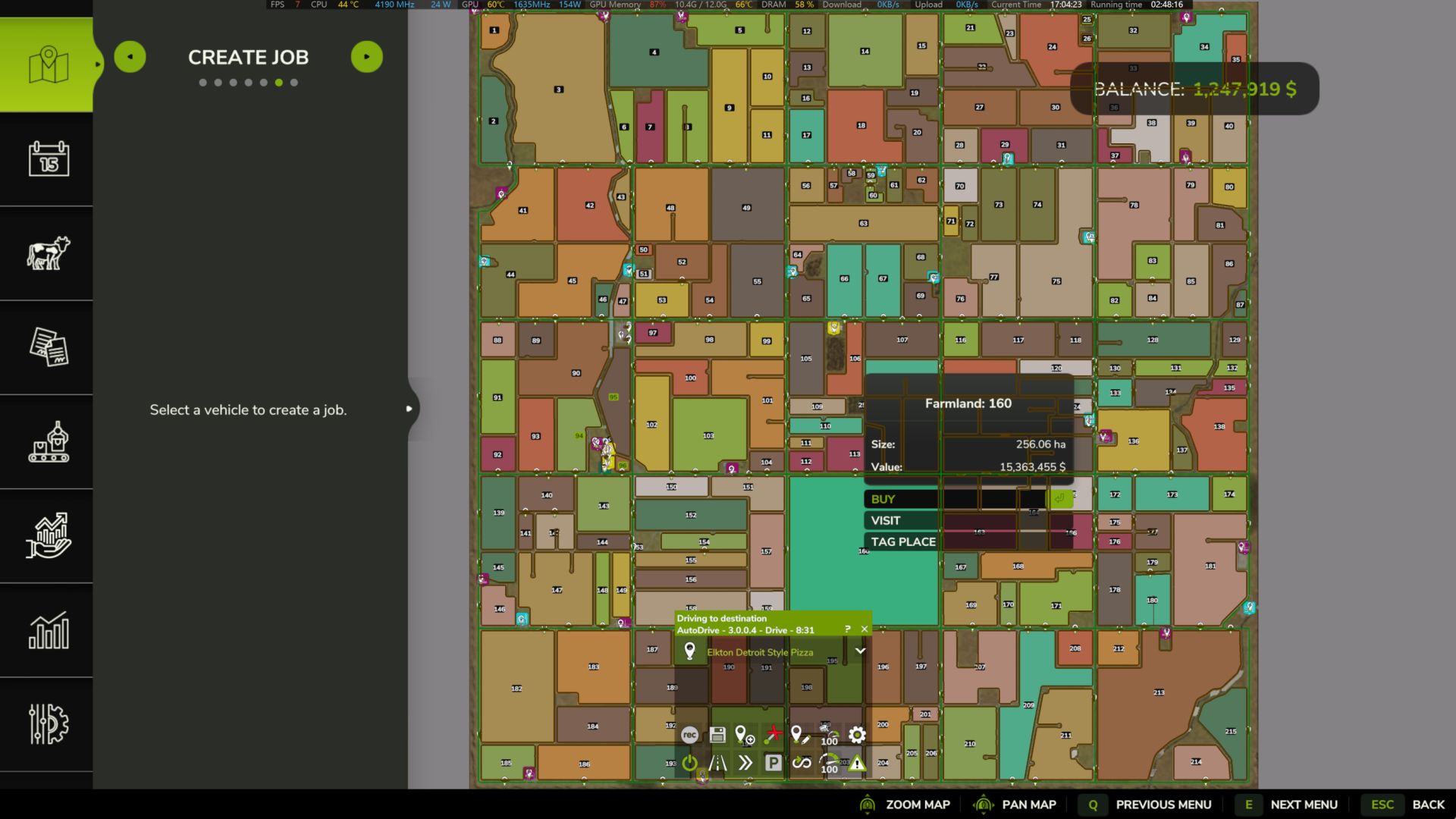Toggle the AutoDrive power button
Viewport: 1456px width, 819px height.
click(x=689, y=763)
